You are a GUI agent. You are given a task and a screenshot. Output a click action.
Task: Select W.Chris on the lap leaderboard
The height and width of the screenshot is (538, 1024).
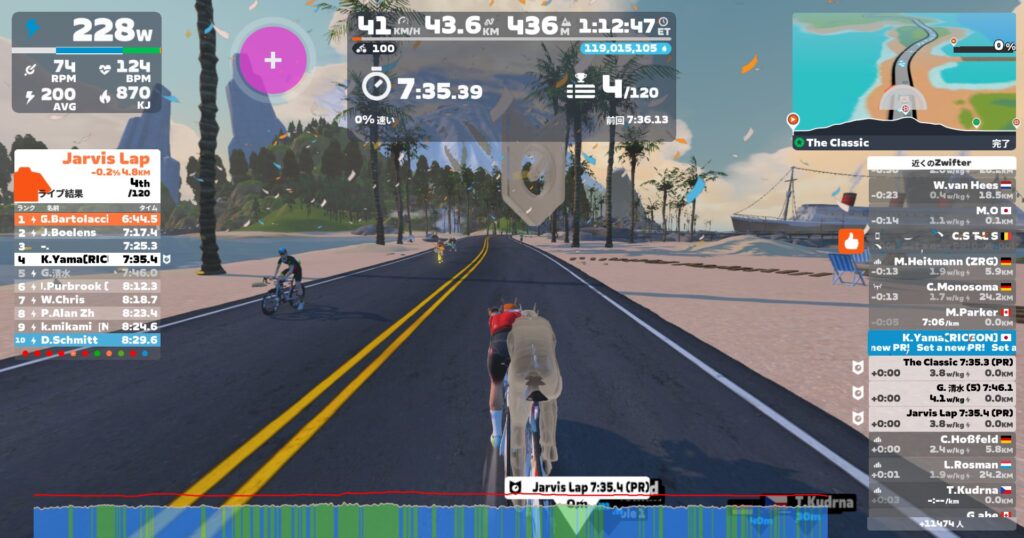(x=87, y=299)
